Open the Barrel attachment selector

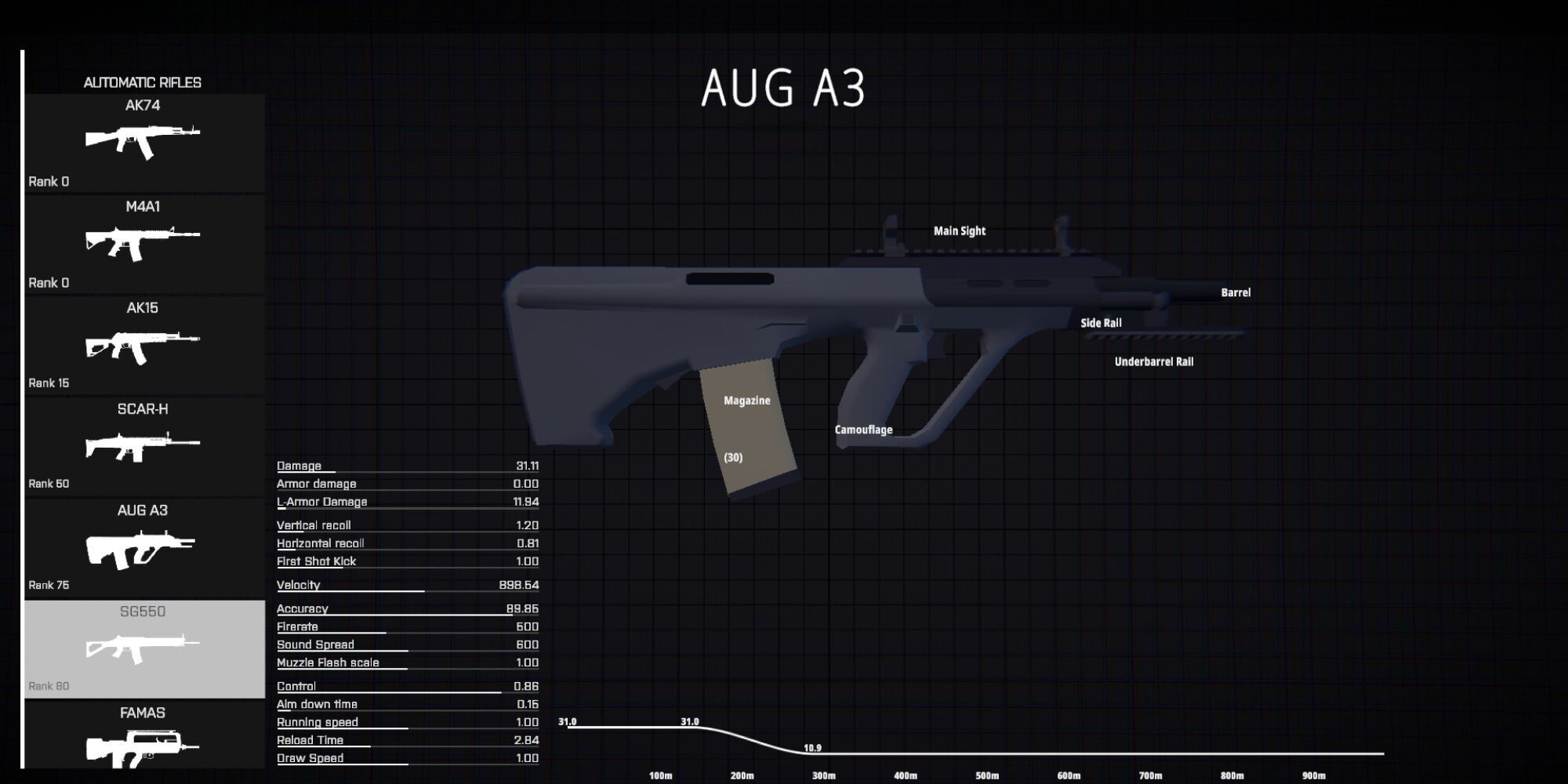pos(1235,292)
